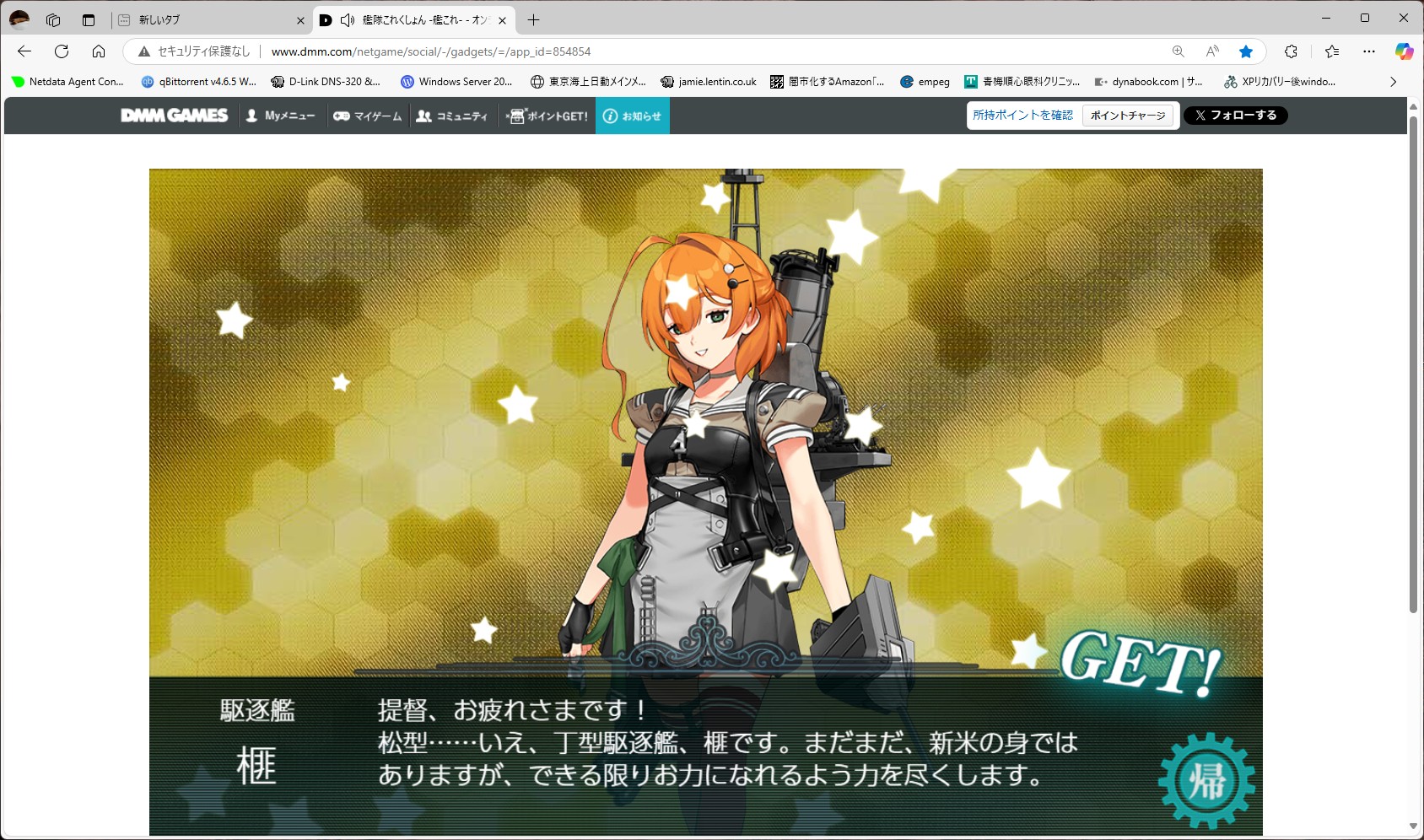Reload the browser page

click(x=62, y=51)
